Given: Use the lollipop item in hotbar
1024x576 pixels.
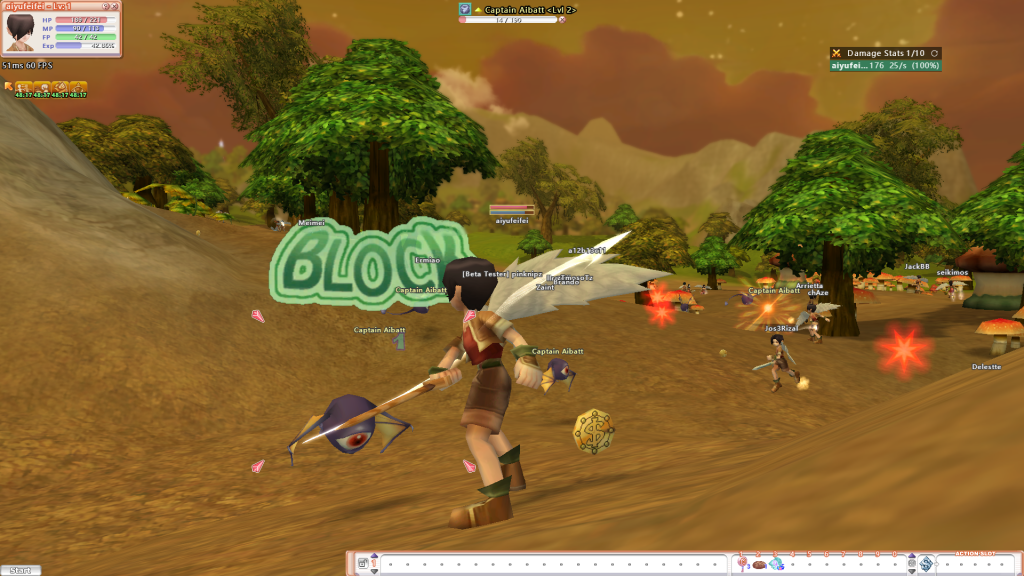Looking at the screenshot, I should tap(743, 564).
